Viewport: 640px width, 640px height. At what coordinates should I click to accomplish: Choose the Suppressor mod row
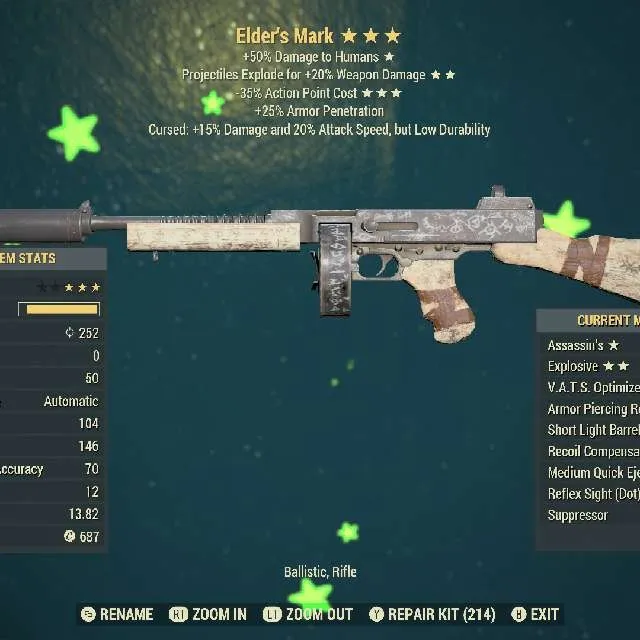[578, 515]
